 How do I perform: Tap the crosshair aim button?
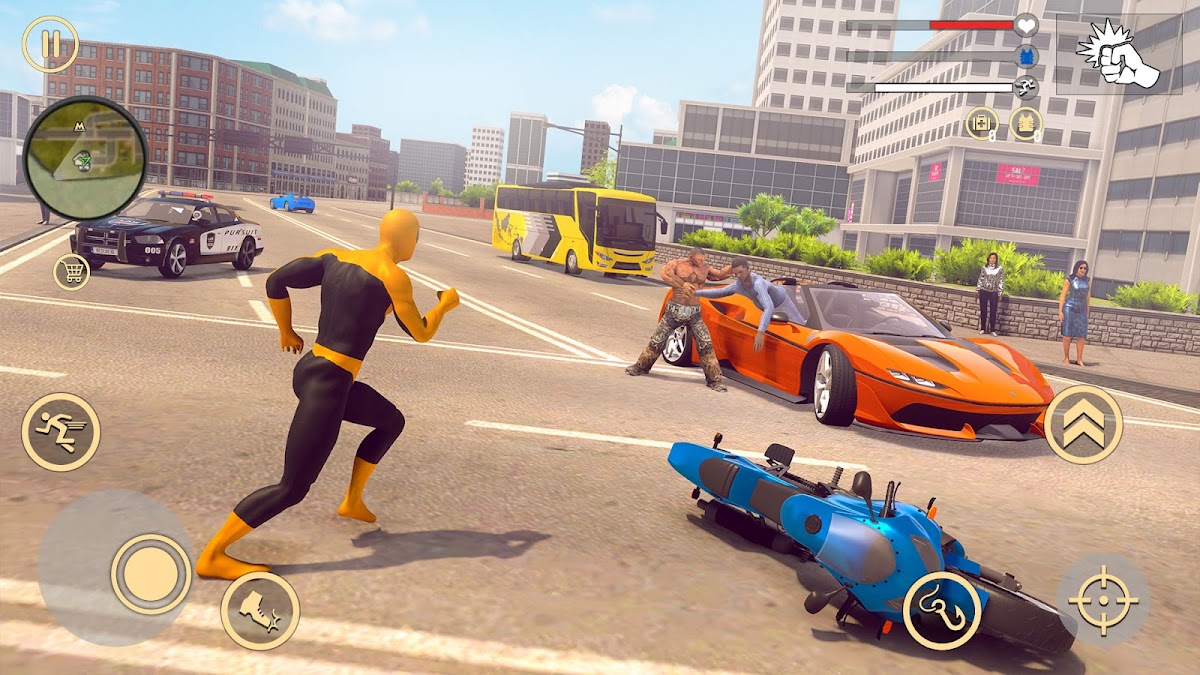click(x=1103, y=601)
